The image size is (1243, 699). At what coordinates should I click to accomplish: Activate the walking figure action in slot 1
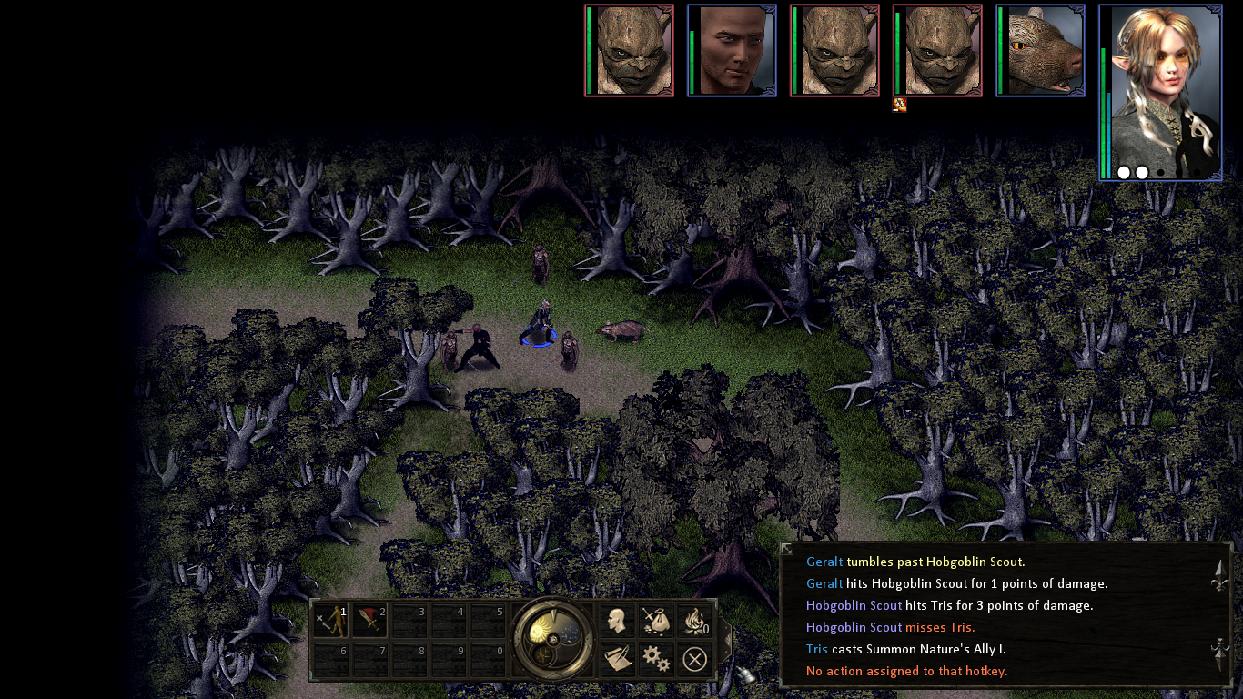click(330, 621)
